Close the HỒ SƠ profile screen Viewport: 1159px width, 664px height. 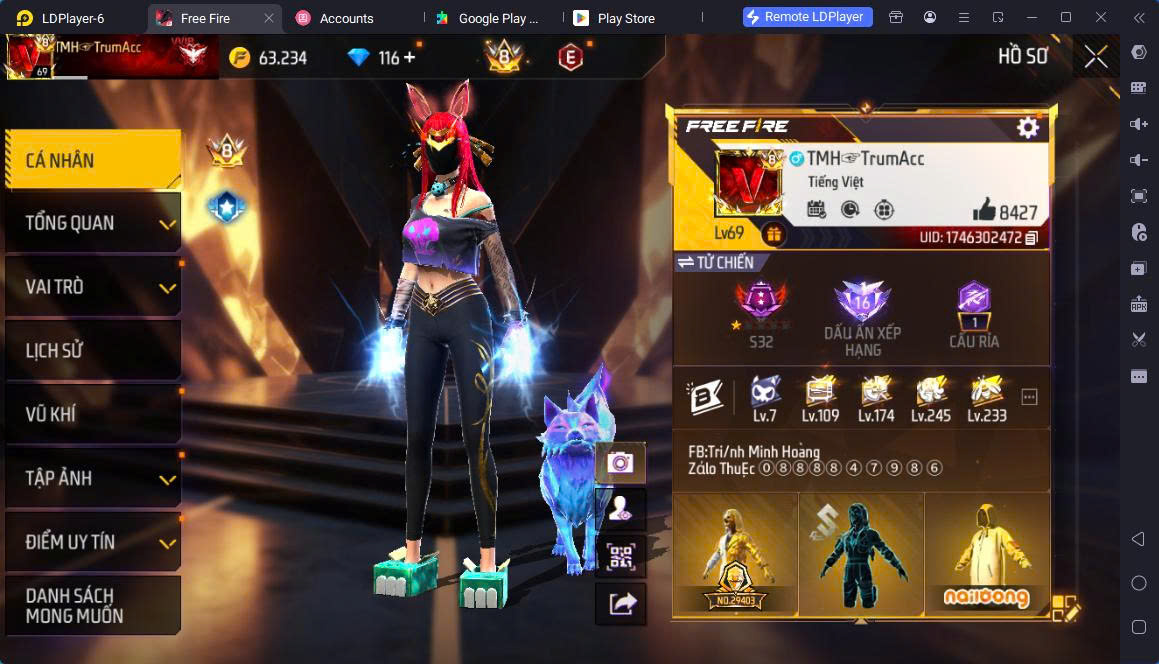(1096, 57)
